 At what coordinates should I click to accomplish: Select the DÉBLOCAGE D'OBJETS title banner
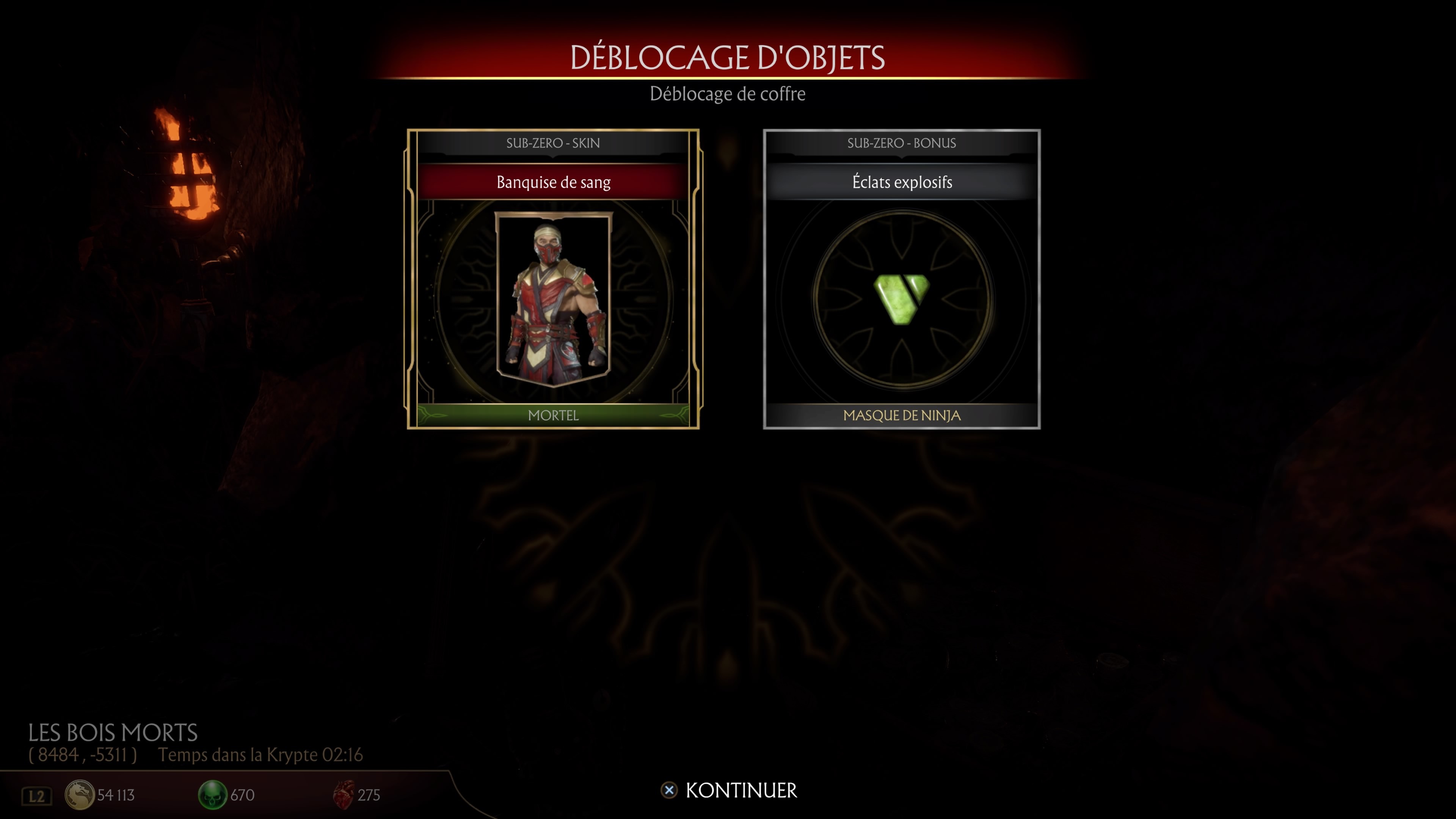click(x=728, y=57)
